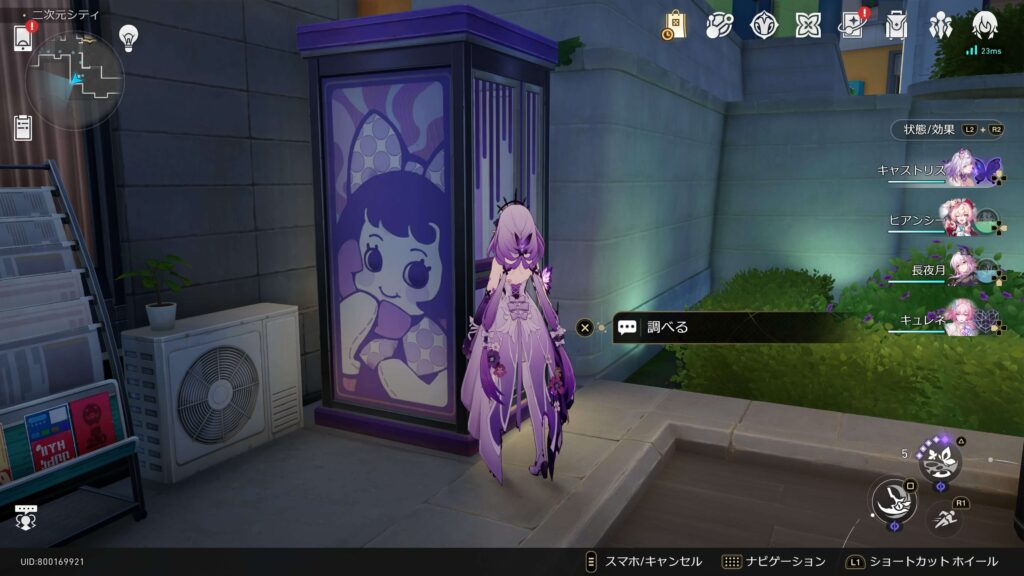Open the four-petal flower icon
This screenshot has width=1024, height=576.
click(808, 25)
